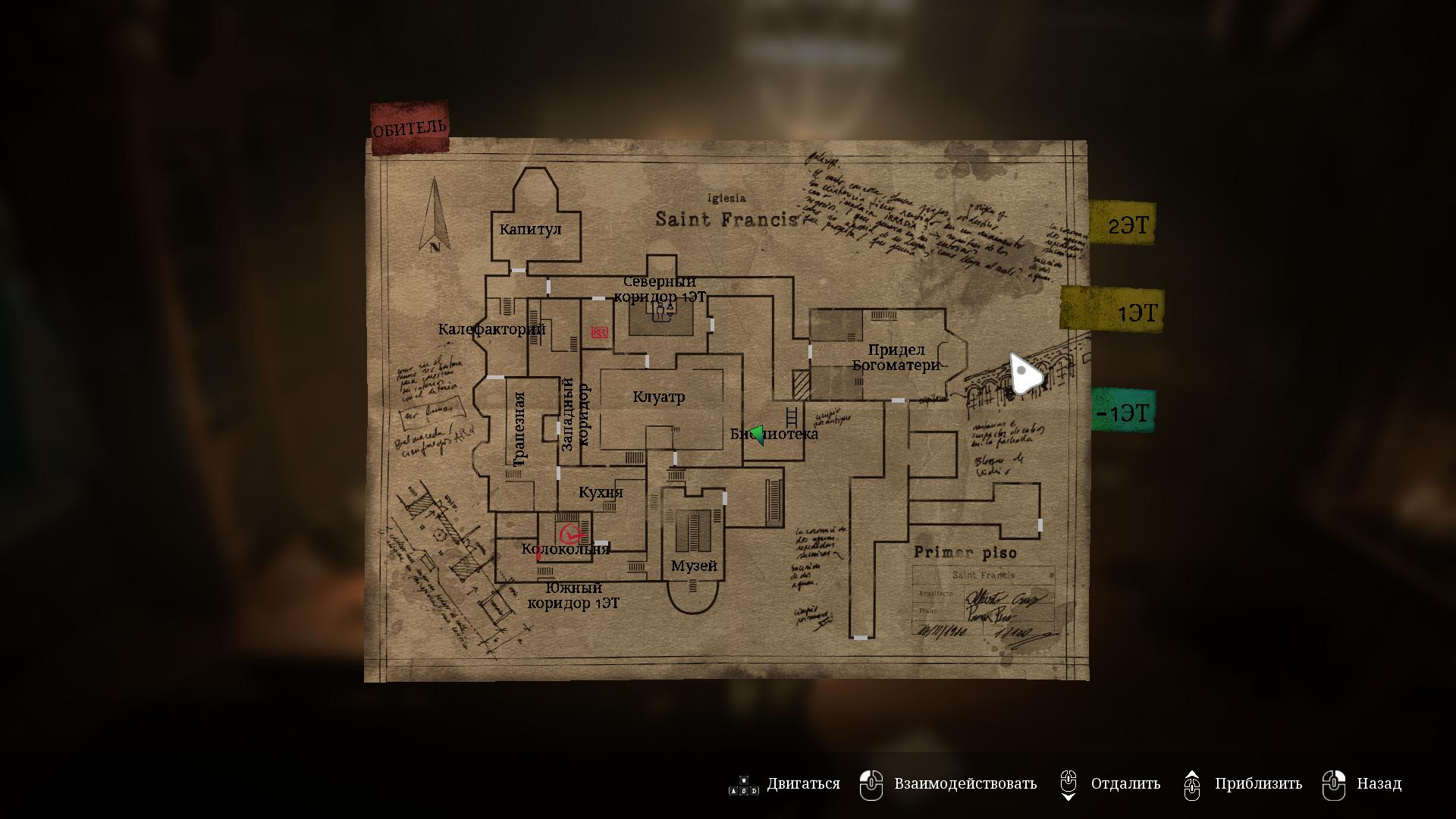The height and width of the screenshot is (819, 1456).
Task: Open the -1ЭТ basement floor tab
Action: (x=1123, y=412)
